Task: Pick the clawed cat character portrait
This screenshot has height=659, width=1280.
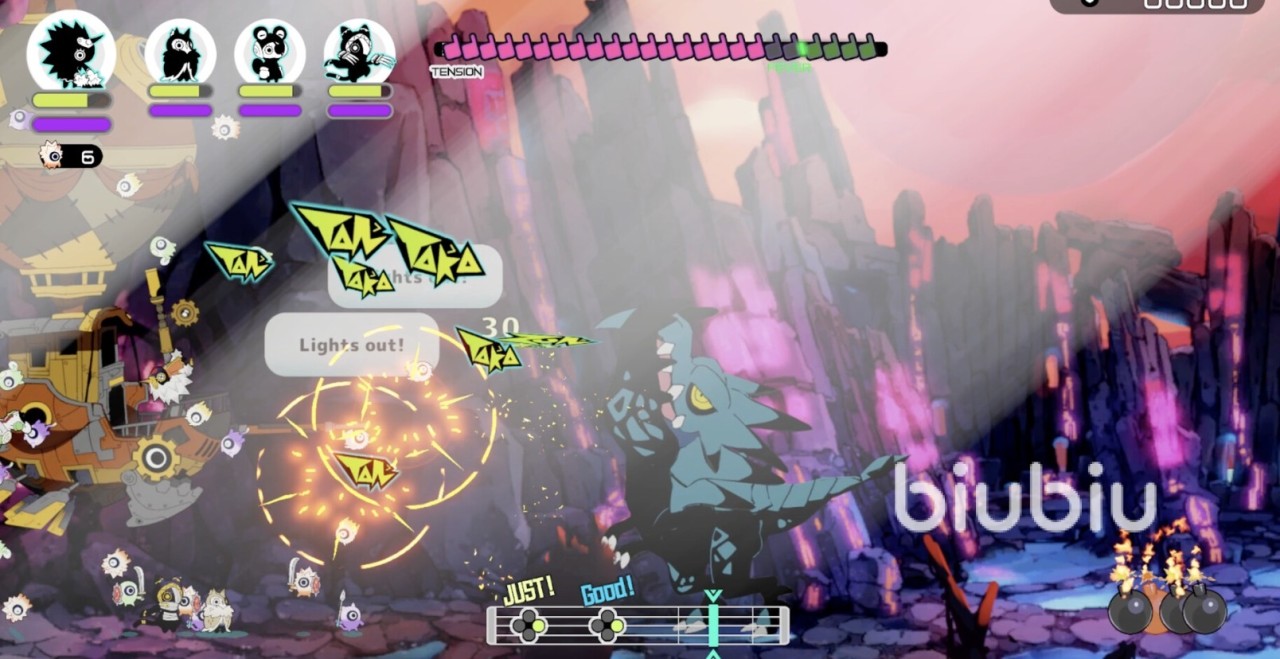Action: 359,52
